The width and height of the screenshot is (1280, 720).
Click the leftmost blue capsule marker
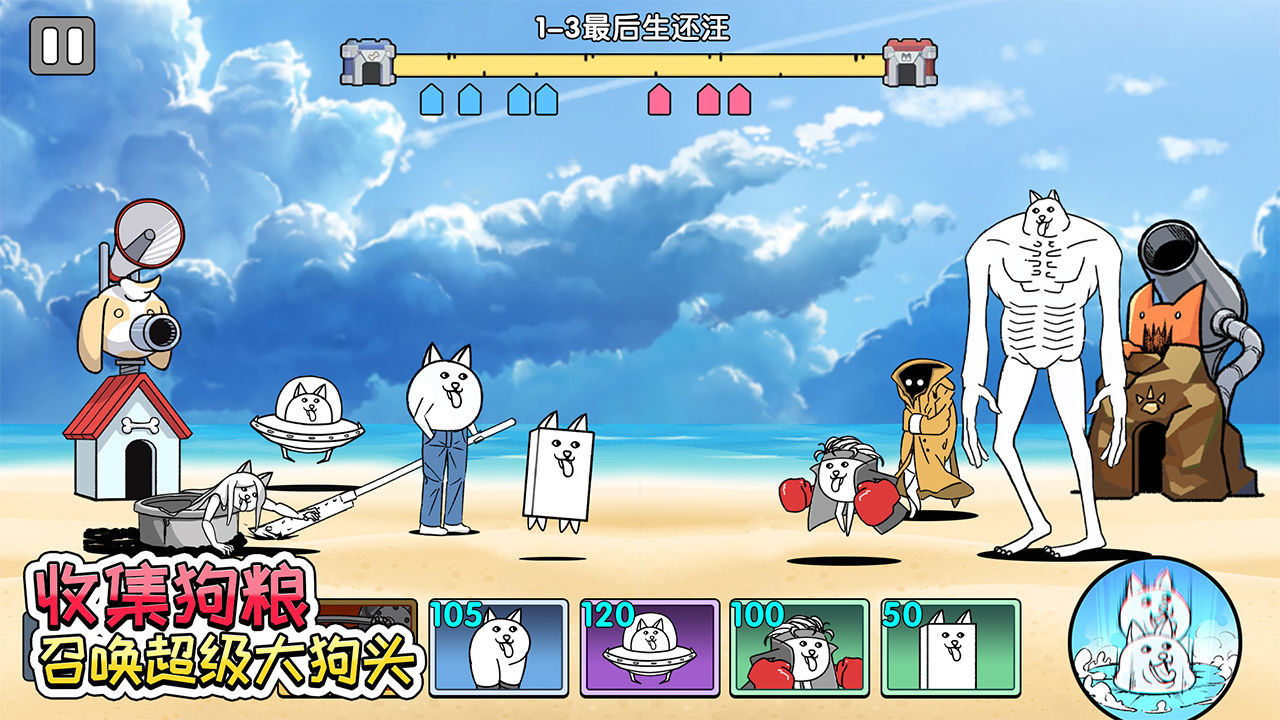430,98
